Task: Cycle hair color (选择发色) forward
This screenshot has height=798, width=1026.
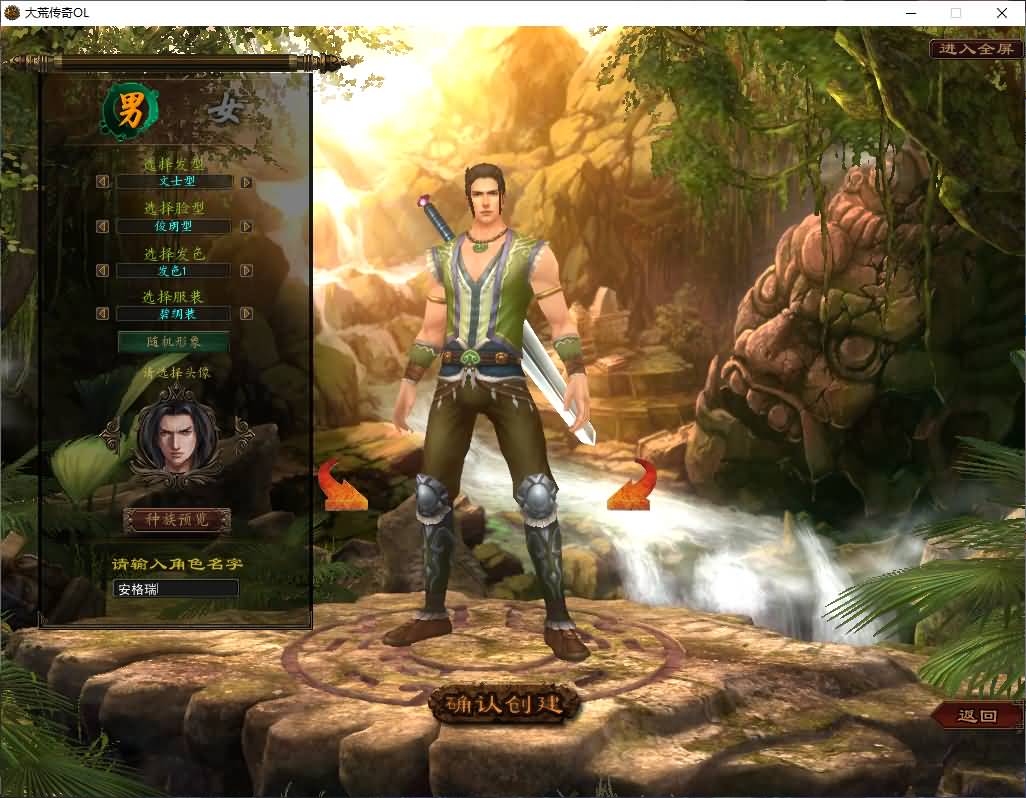Action: [x=246, y=271]
